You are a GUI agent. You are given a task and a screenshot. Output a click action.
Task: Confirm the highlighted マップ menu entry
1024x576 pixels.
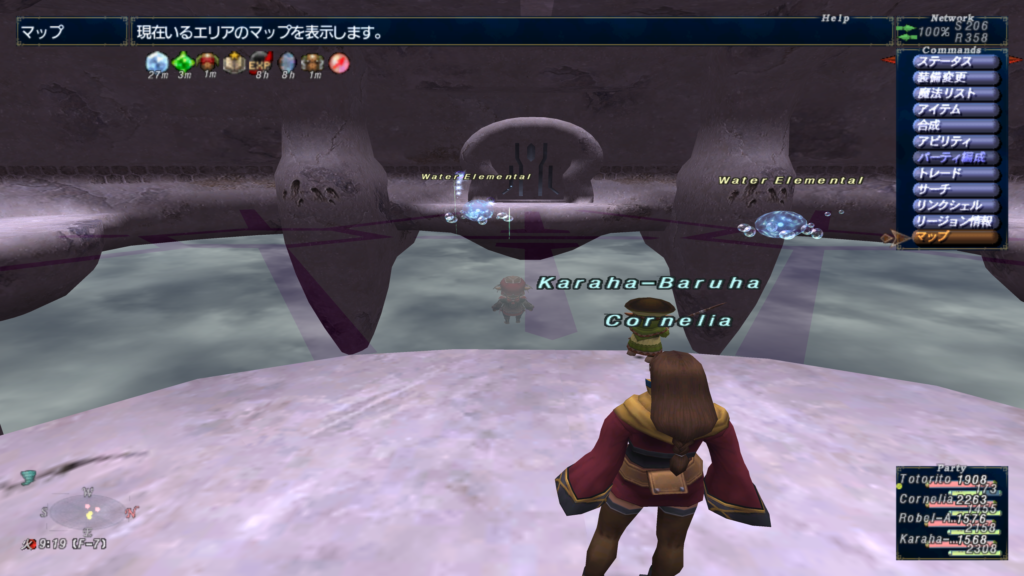(955, 237)
